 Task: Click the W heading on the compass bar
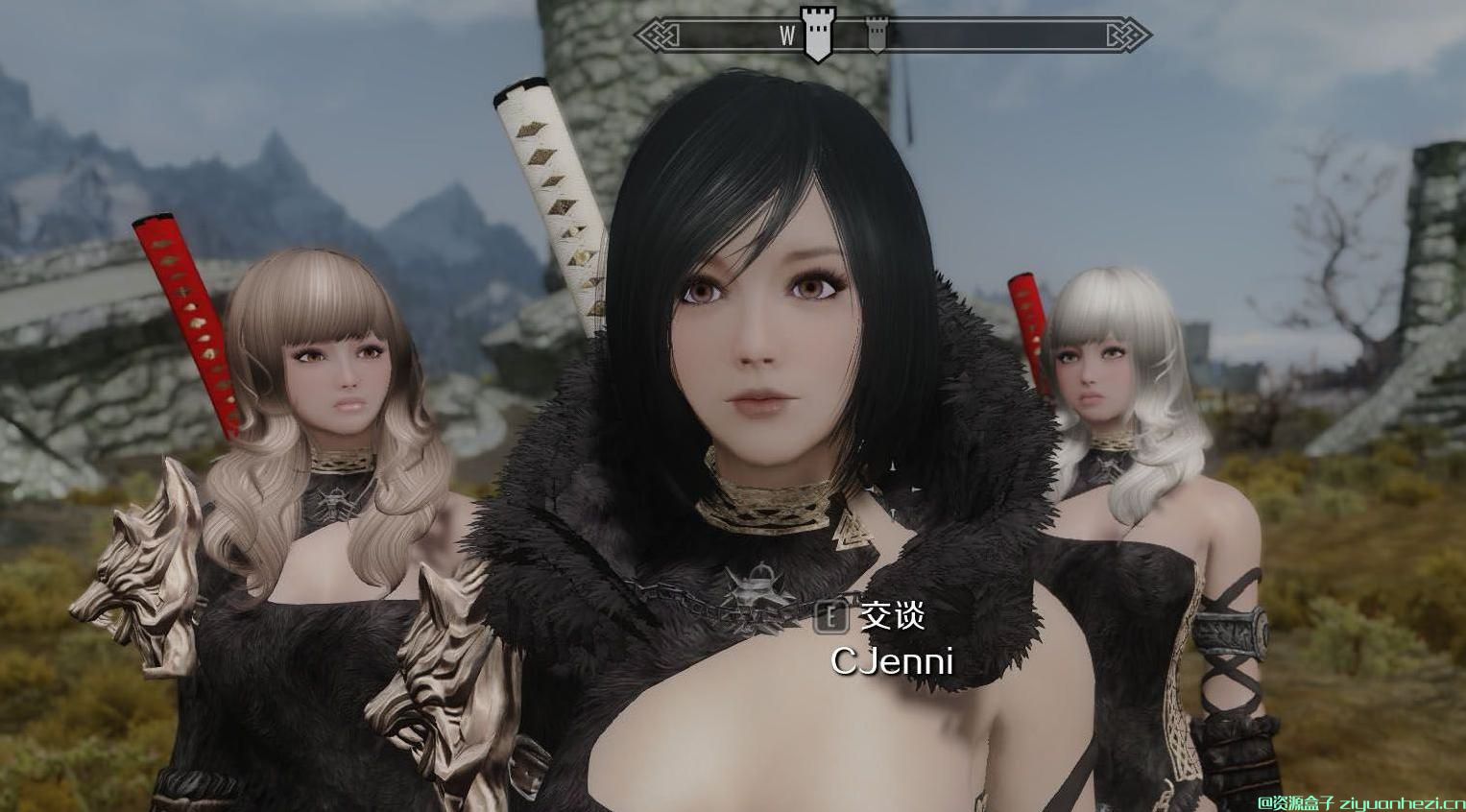787,36
